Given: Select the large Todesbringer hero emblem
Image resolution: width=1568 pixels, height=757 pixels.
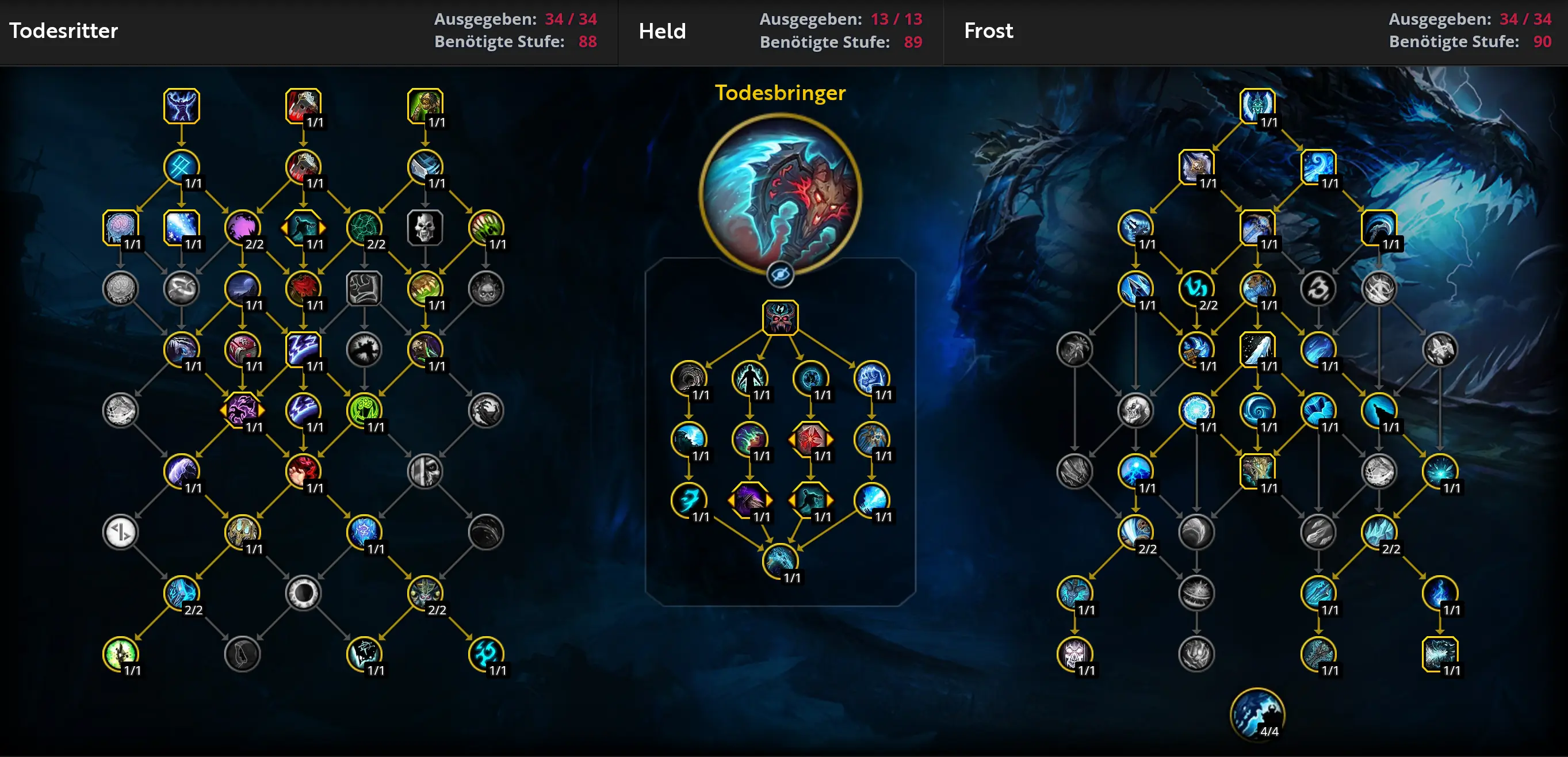Looking at the screenshot, I should pyautogui.click(x=780, y=193).
